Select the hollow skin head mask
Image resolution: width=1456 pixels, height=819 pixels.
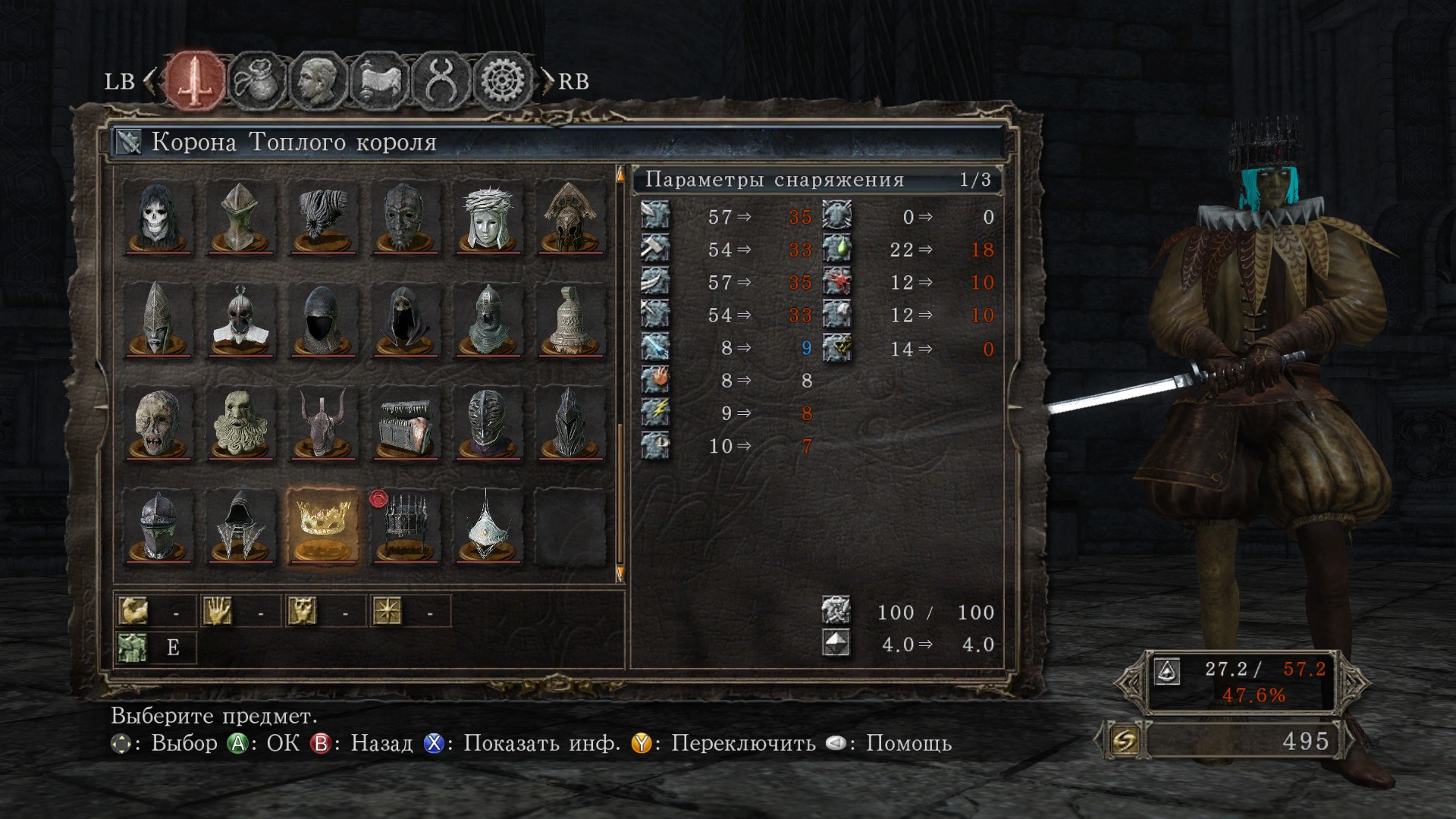(158, 422)
